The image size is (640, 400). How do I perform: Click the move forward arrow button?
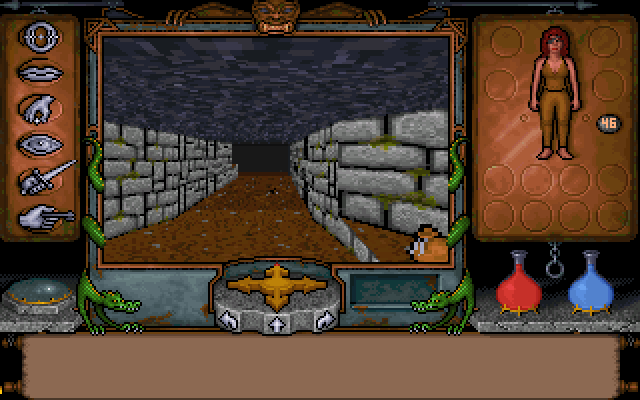point(275,323)
